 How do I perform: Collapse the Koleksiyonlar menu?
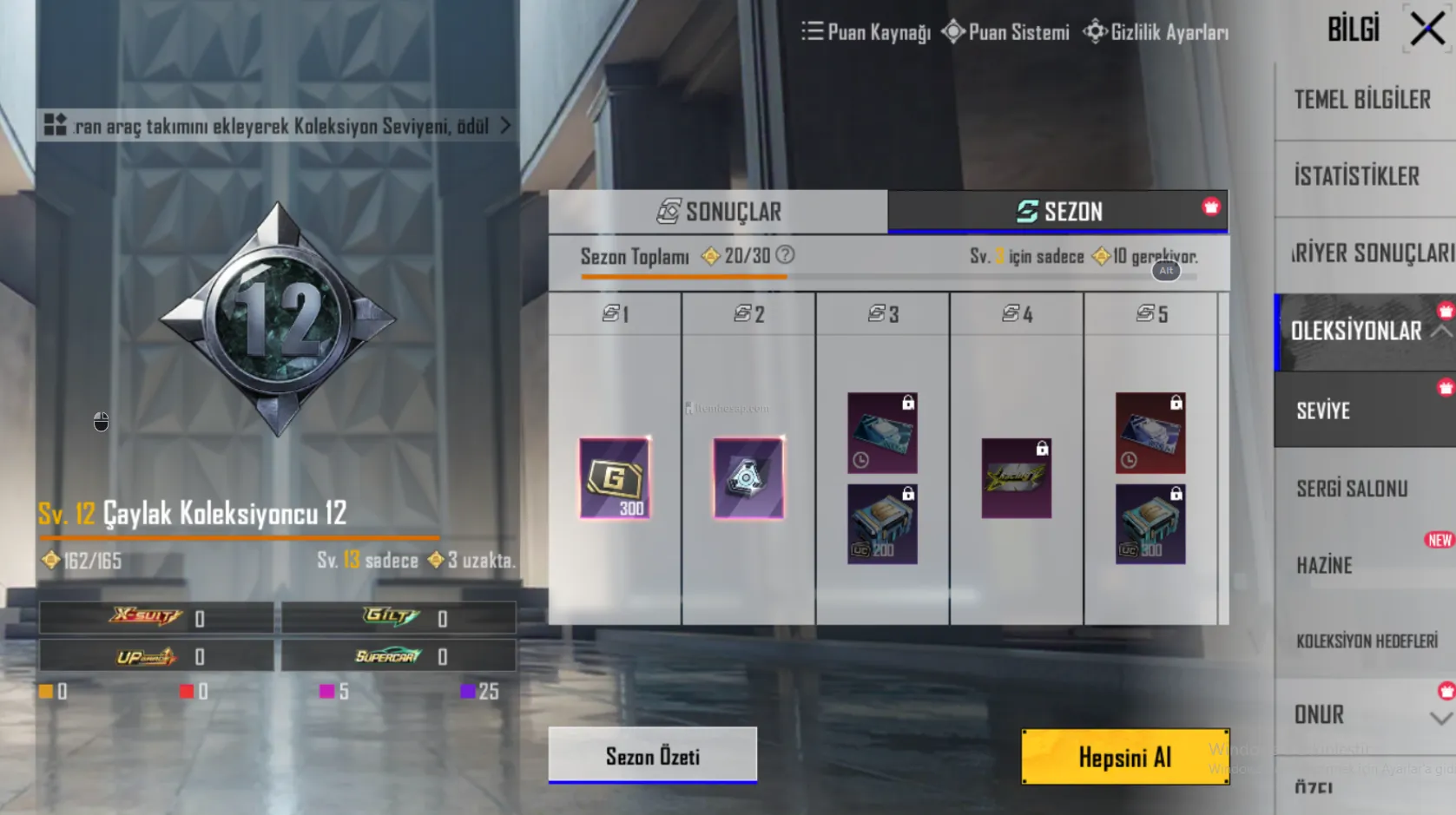coord(1440,332)
